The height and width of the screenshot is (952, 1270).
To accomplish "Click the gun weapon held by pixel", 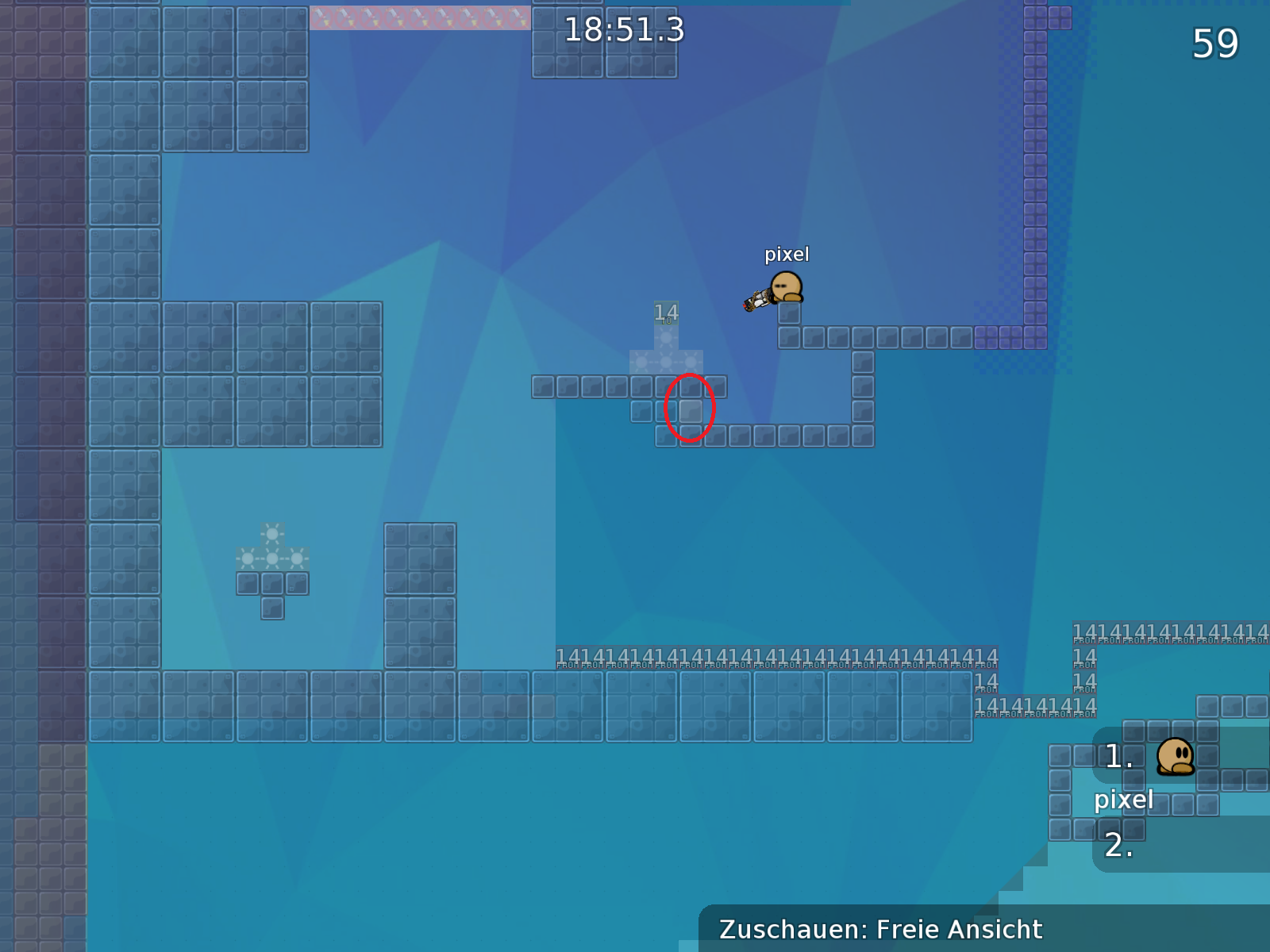I will point(756,300).
